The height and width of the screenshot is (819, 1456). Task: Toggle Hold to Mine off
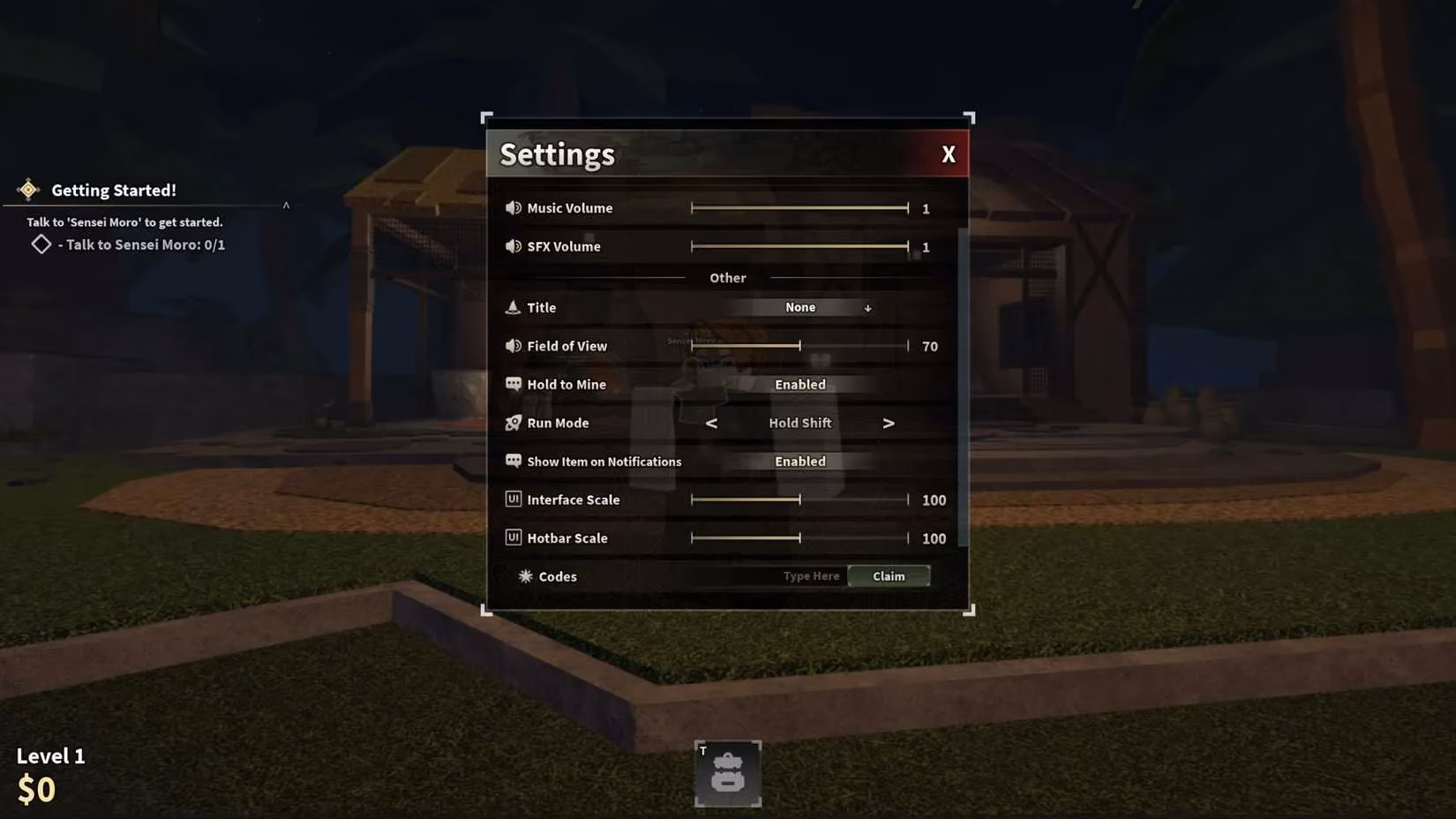pyautogui.click(x=799, y=384)
